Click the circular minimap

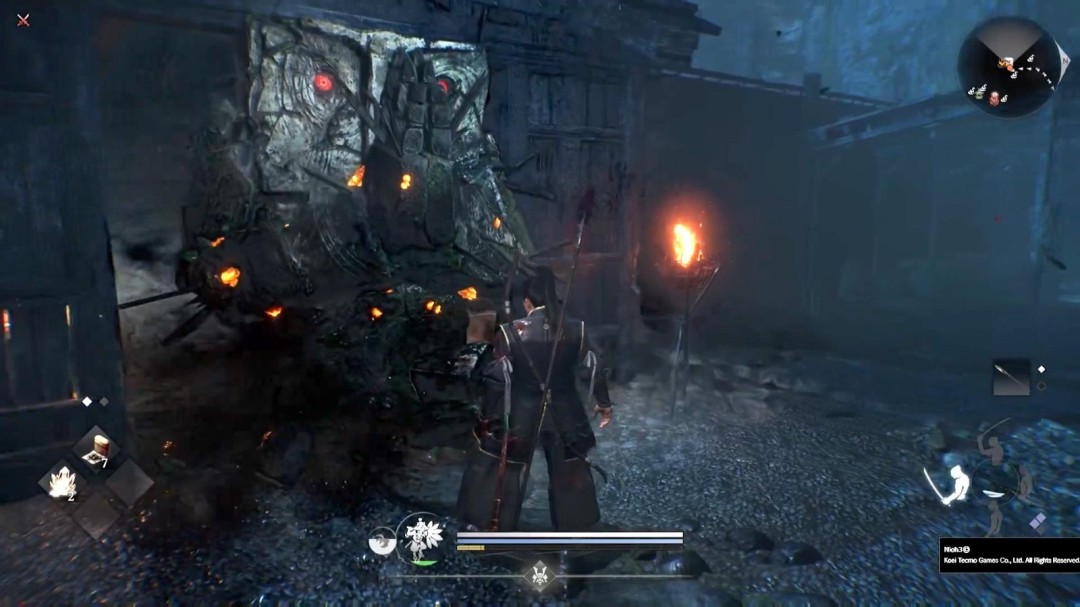(1007, 67)
